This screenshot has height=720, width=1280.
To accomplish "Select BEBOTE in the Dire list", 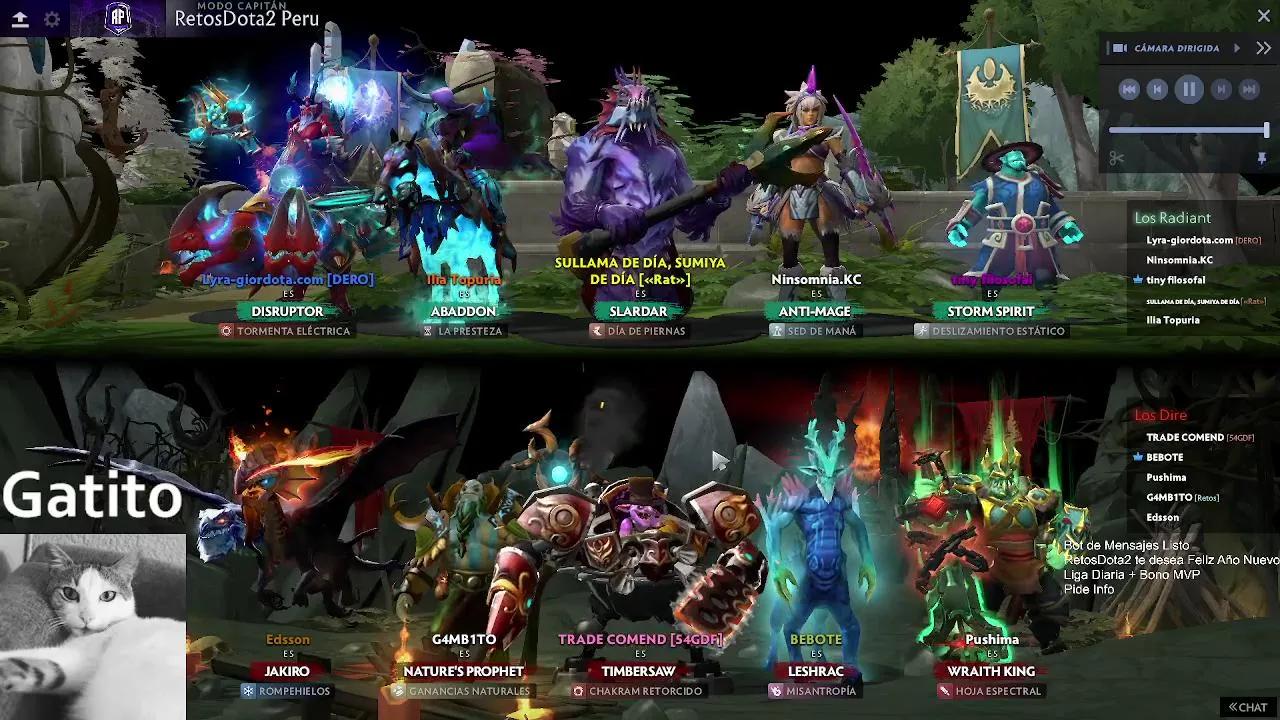I will (x=1164, y=457).
